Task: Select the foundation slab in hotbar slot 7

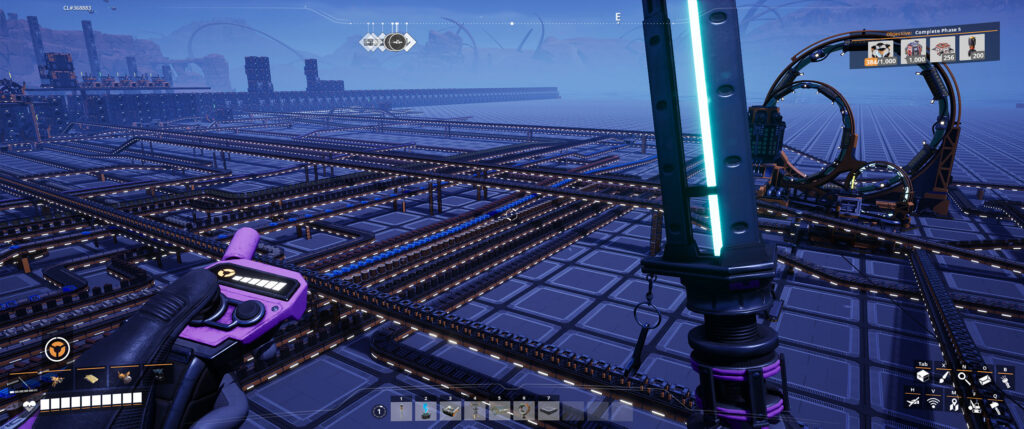Action: (x=549, y=410)
